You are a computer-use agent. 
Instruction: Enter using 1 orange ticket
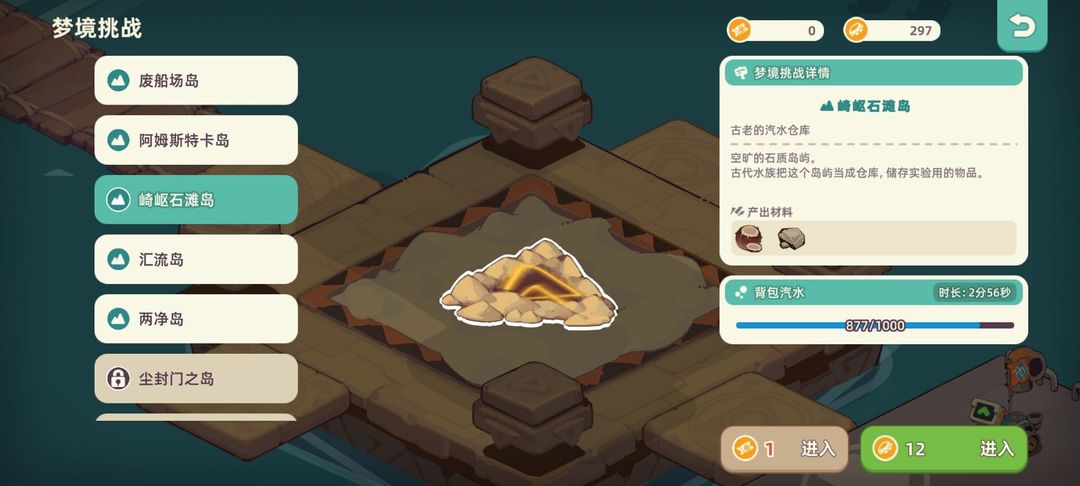[x=785, y=449]
